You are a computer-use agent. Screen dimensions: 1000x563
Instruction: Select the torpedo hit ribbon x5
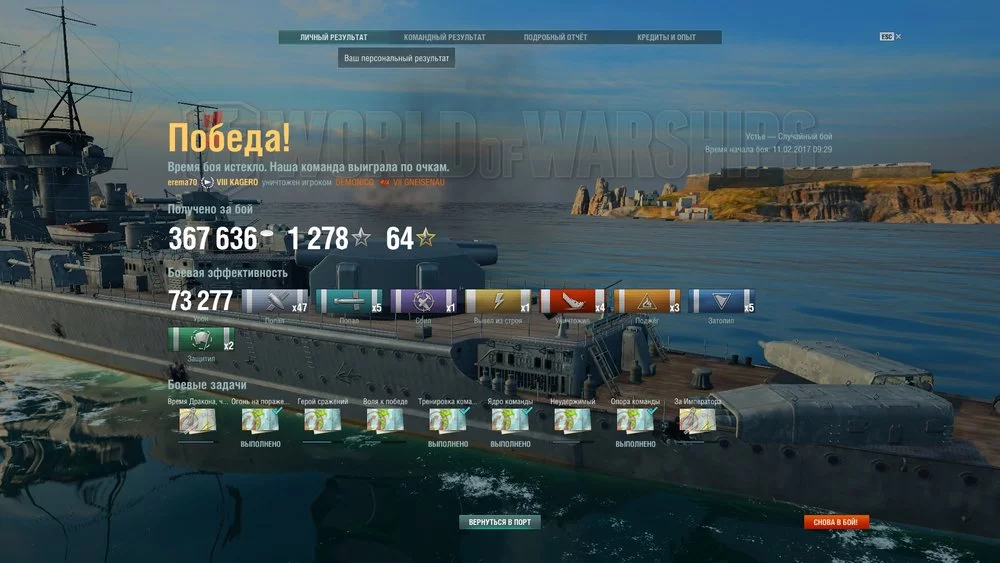tap(349, 302)
